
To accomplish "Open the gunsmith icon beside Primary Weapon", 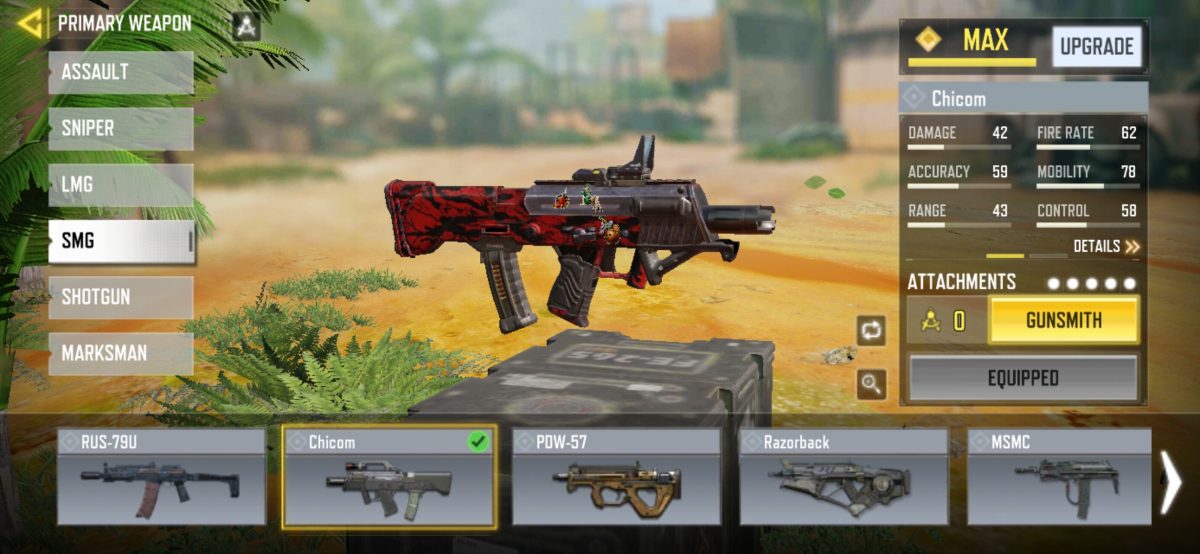I will [246, 26].
